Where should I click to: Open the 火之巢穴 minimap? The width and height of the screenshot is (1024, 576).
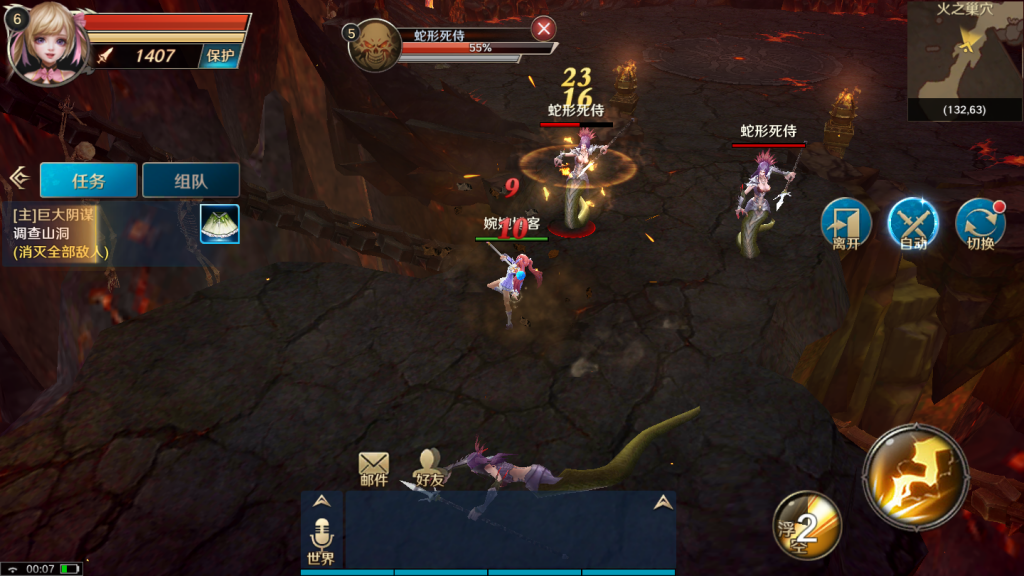[x=965, y=60]
